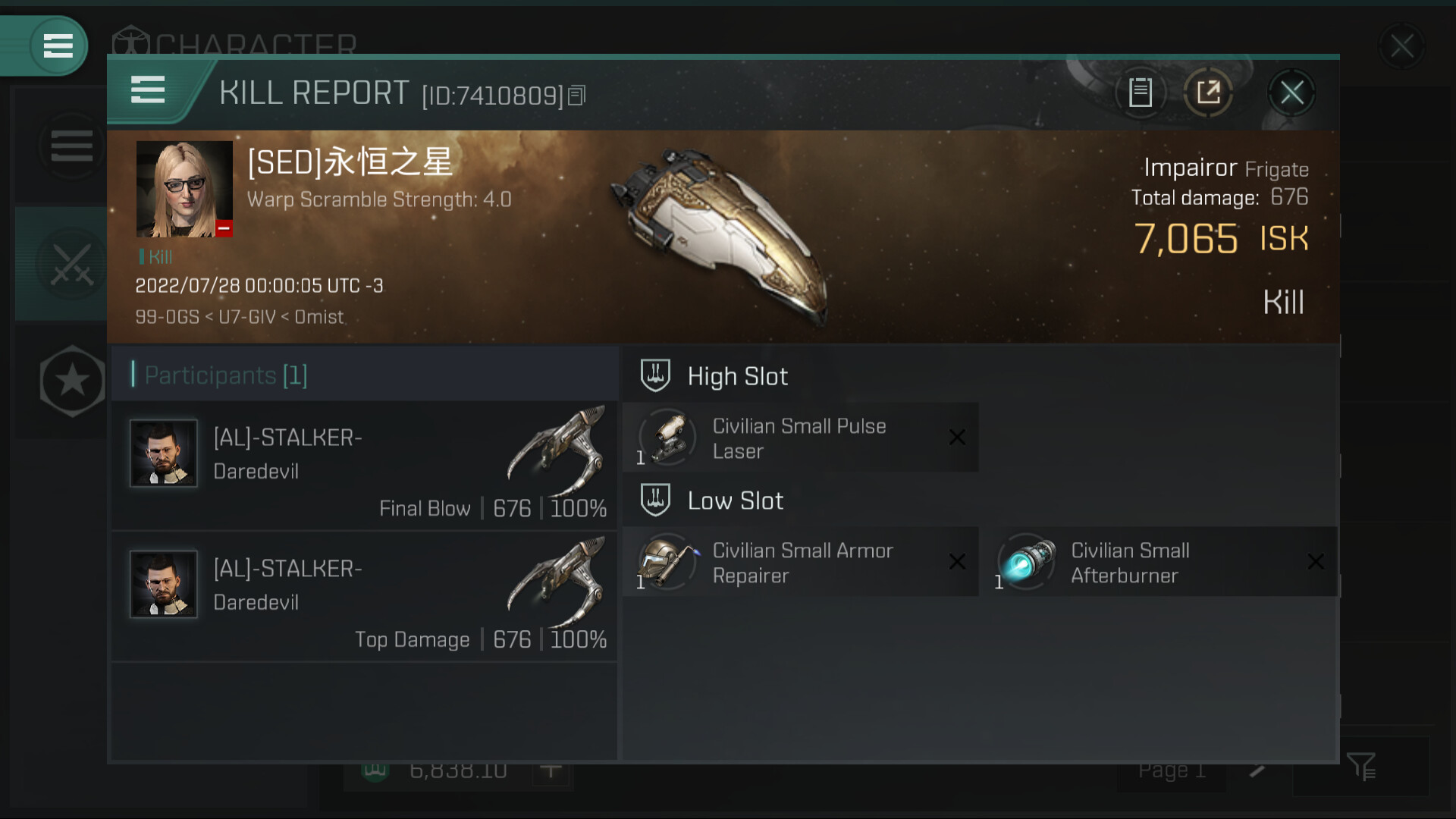Open the crossed swords sidebar tab
Screen dimensions: 1456x819
[x=72, y=265]
